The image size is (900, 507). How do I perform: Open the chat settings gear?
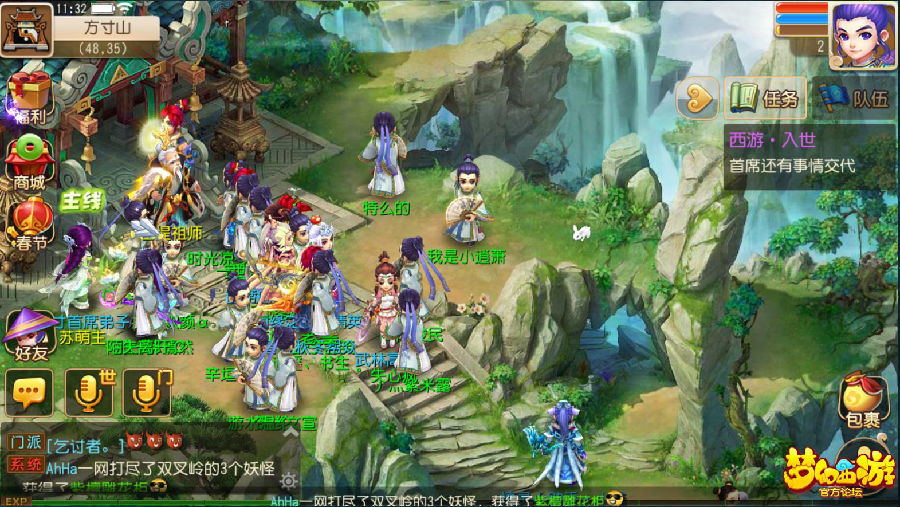tap(289, 480)
